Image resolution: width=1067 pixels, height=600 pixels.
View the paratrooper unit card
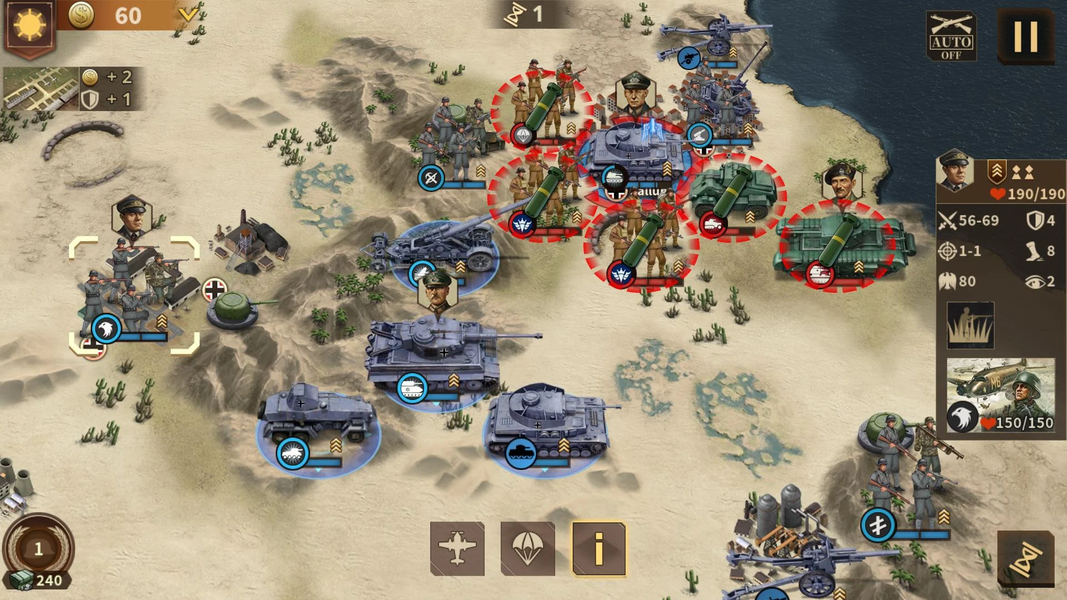[1000, 395]
